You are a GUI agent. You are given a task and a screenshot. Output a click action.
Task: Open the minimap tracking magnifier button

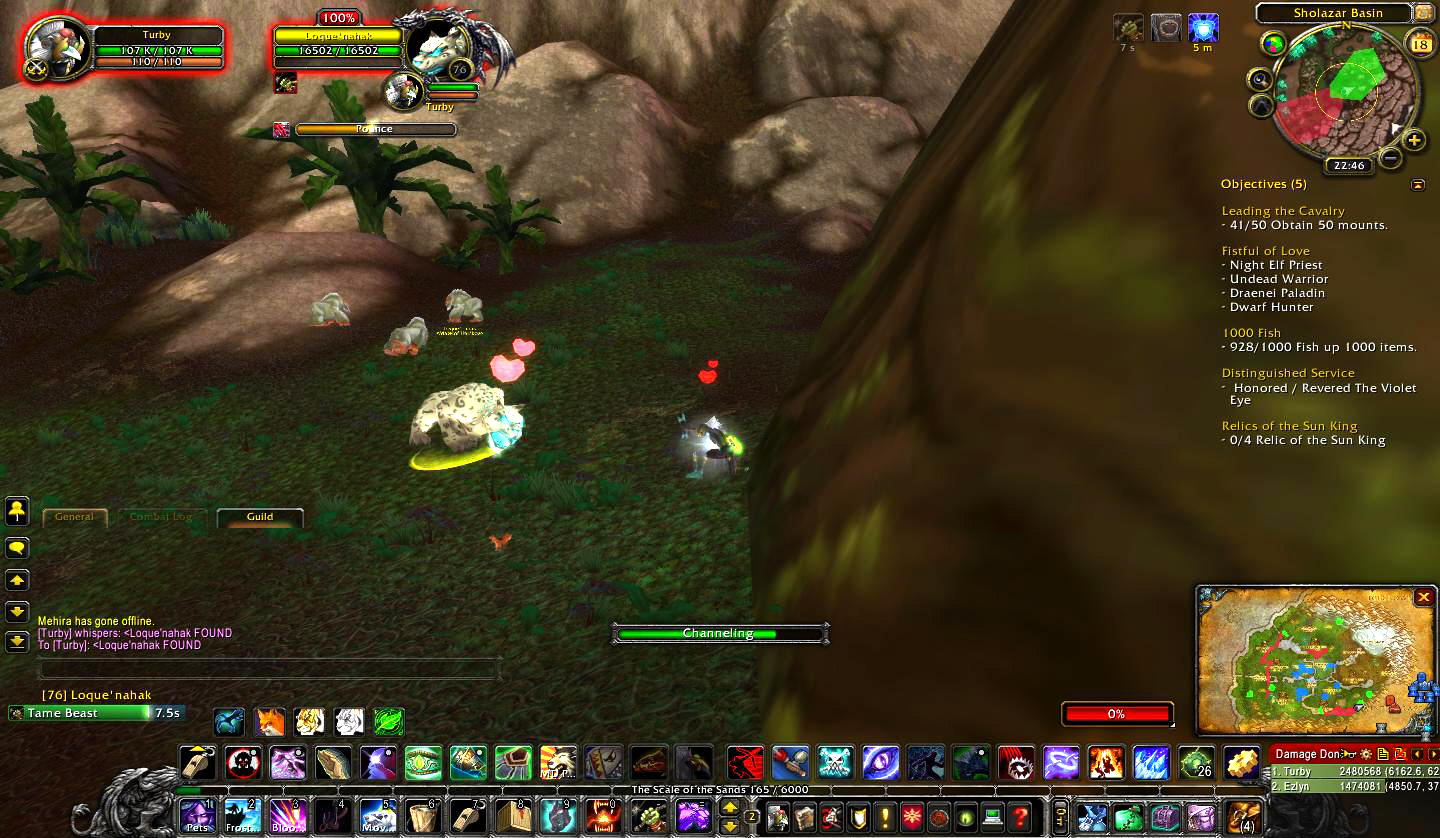pyautogui.click(x=1260, y=80)
